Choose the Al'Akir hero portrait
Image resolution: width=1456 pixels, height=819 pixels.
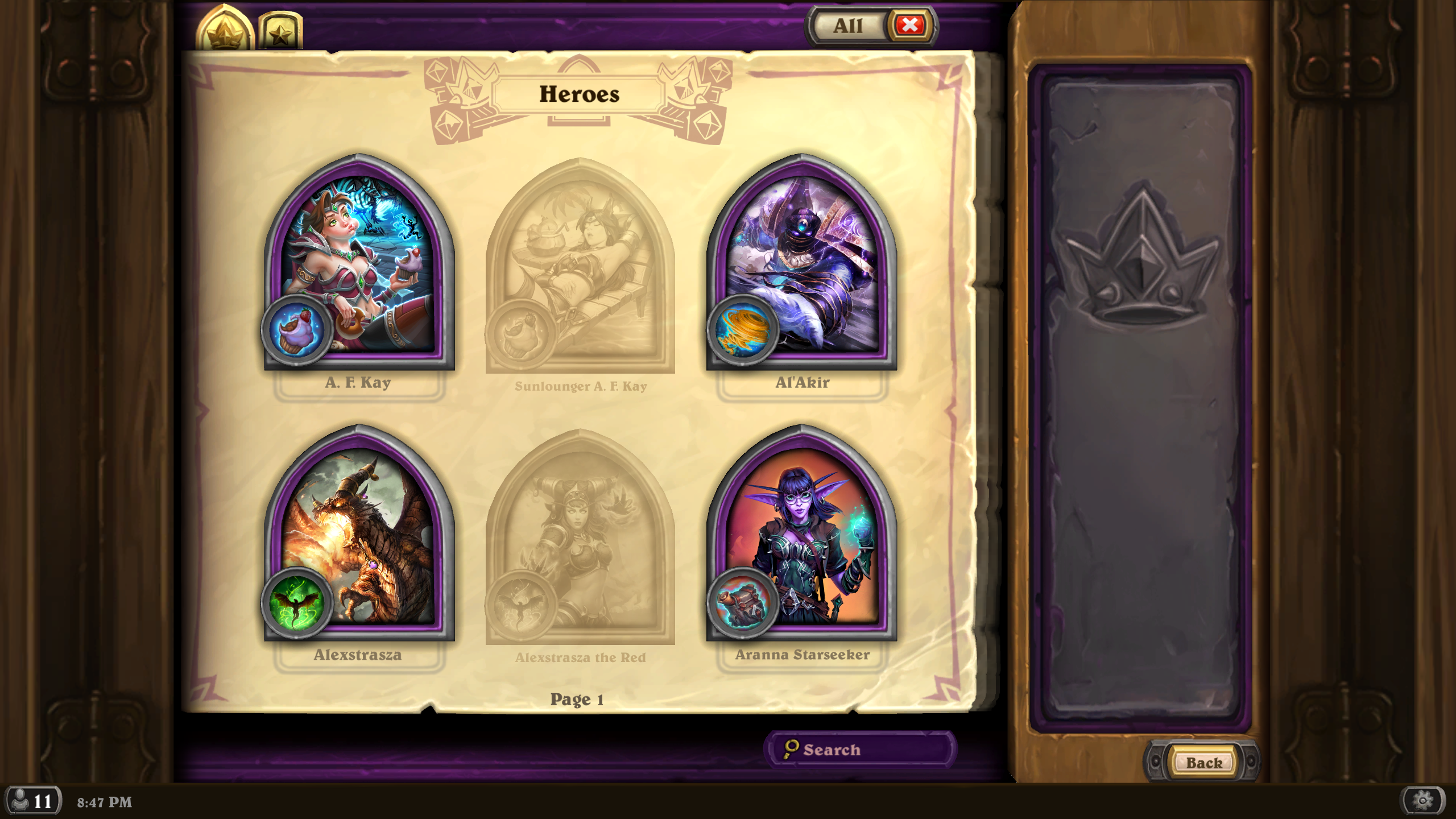[x=802, y=267]
